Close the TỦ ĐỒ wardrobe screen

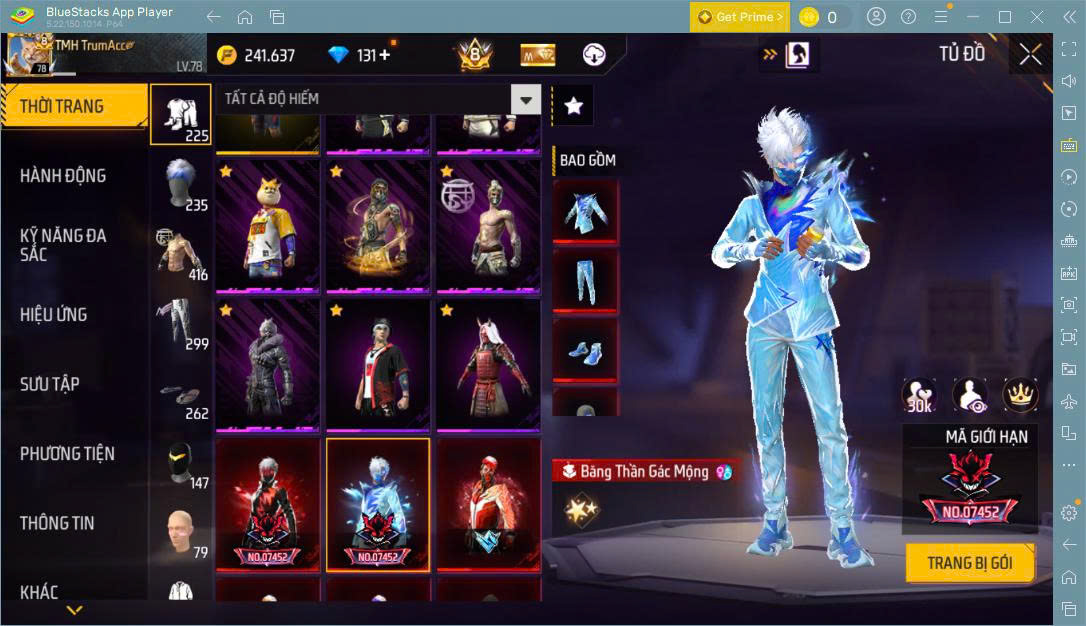(x=1030, y=55)
